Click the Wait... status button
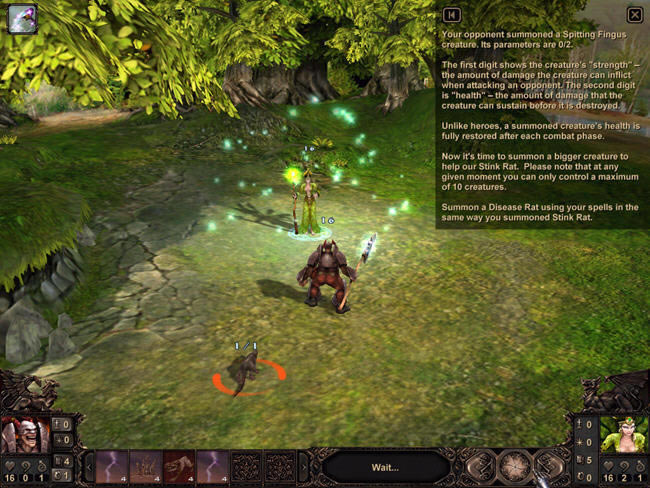The width and height of the screenshot is (650, 488). coord(385,466)
